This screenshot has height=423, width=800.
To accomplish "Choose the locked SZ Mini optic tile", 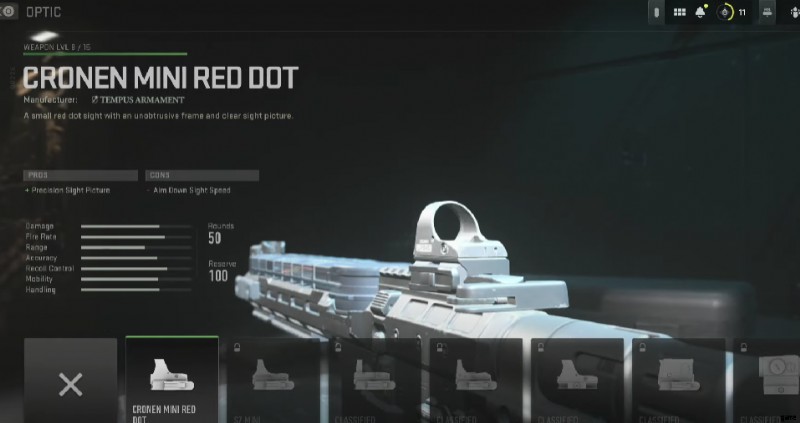I will tap(272, 379).
